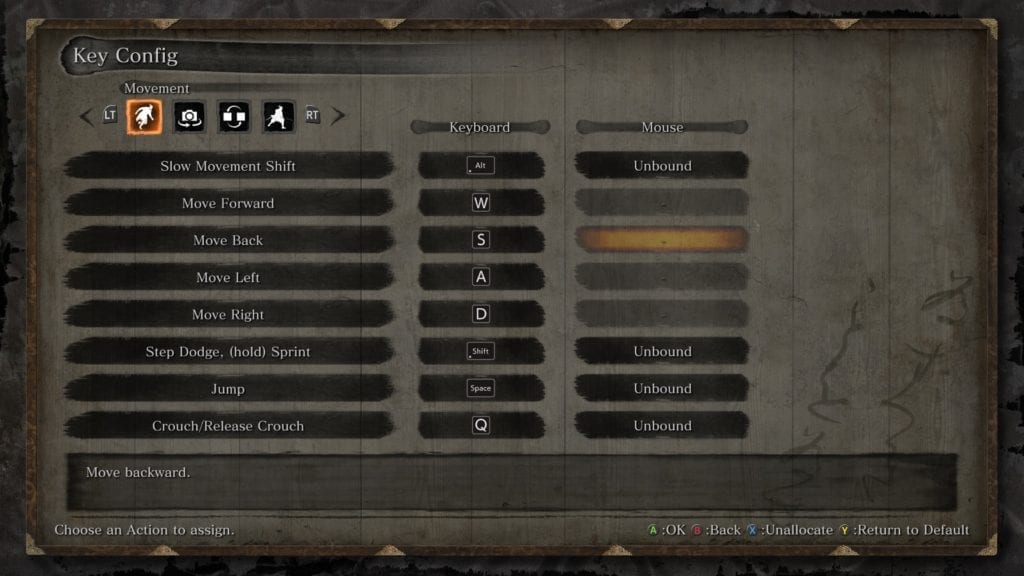
Task: Select the Move Back action row
Action: point(228,240)
